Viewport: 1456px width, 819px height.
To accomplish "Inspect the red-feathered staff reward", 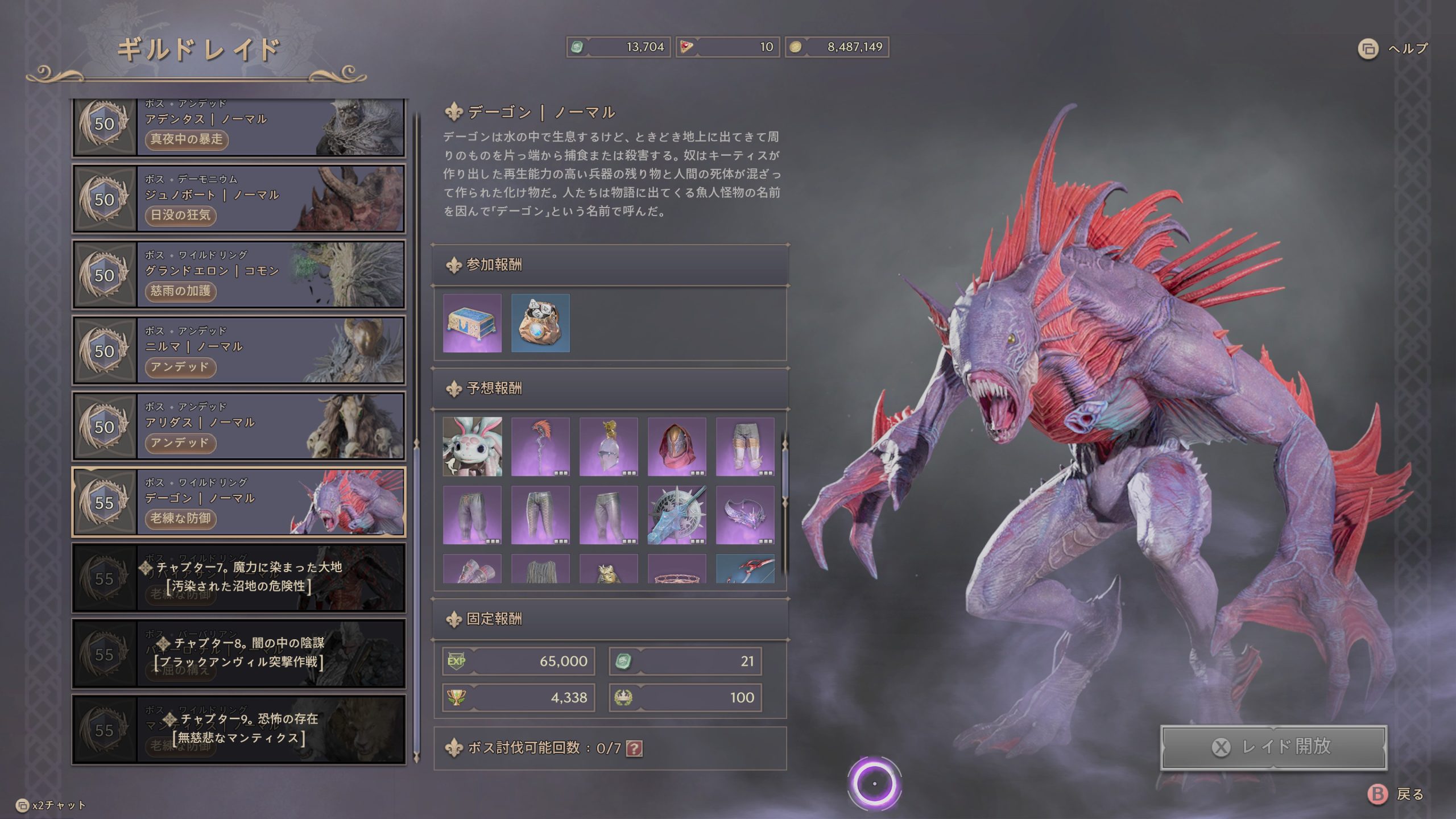I will (540, 446).
